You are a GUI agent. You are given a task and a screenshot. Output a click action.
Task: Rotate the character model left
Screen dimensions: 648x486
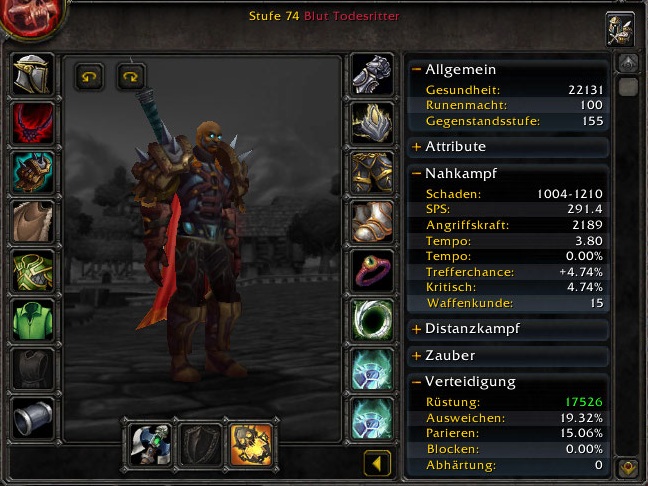click(x=90, y=76)
